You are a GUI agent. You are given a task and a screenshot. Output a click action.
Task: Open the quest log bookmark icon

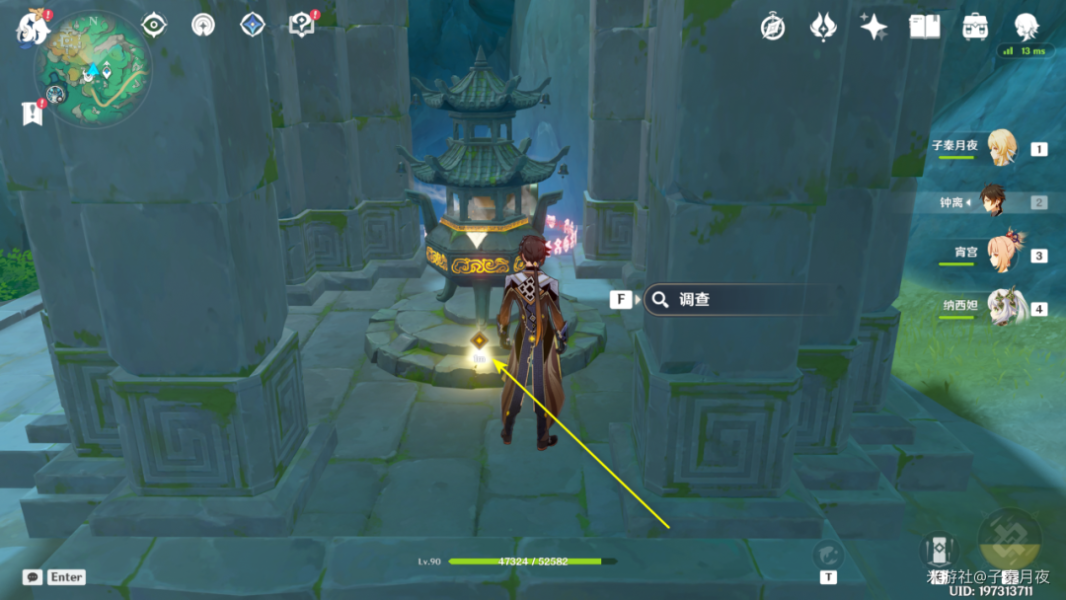(x=32, y=113)
